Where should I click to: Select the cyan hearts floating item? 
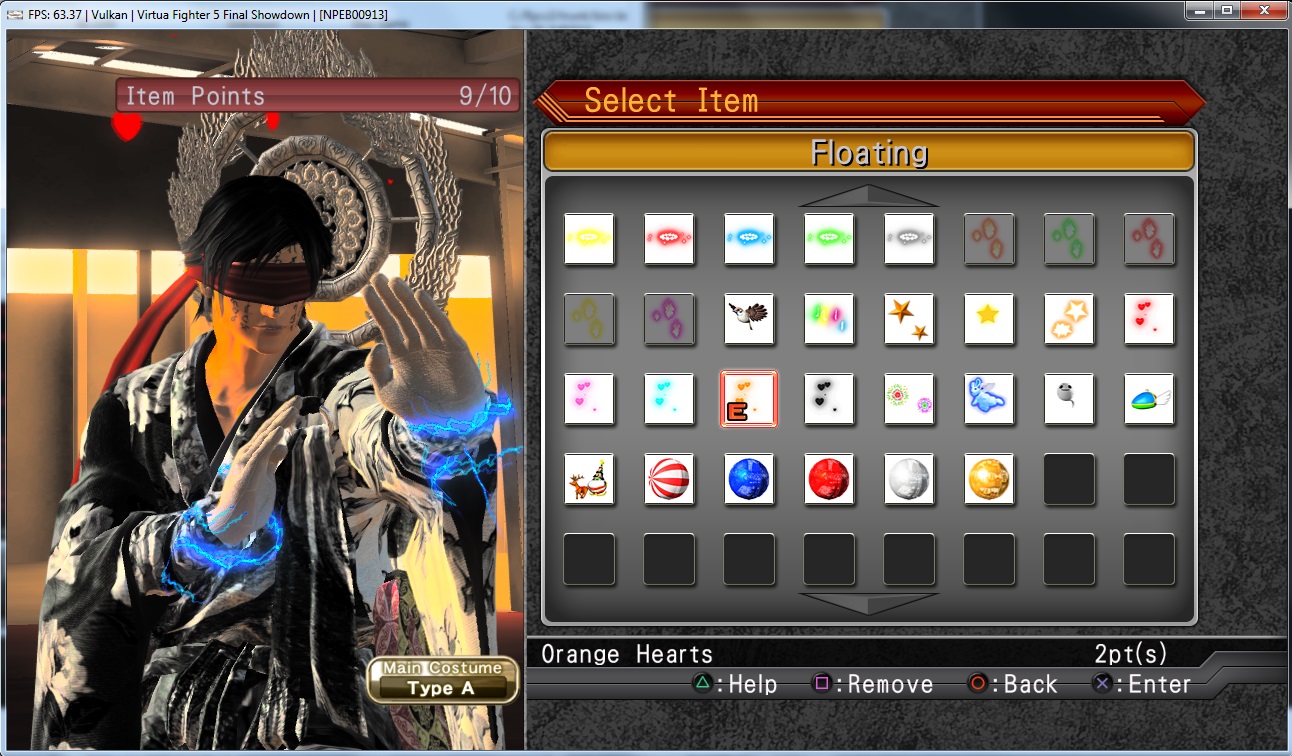click(669, 399)
